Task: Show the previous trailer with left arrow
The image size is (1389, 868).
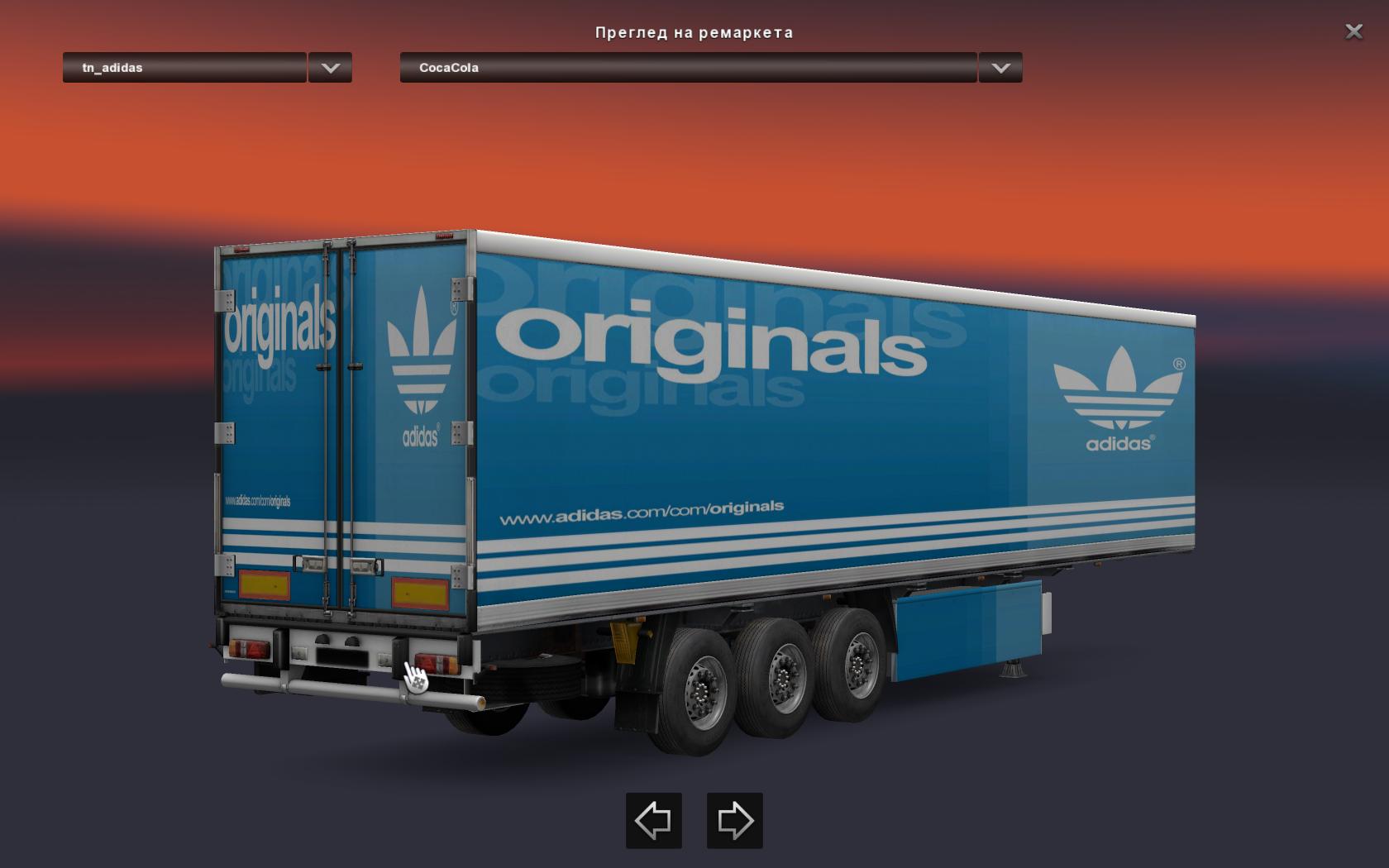Action: click(653, 820)
